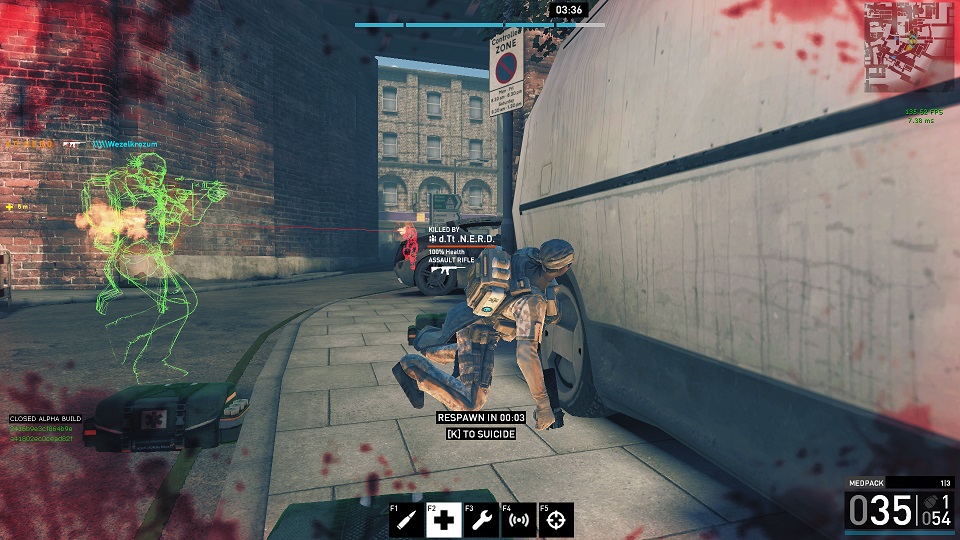Screen dimensions: 960x540
Task: Choose the highlighted medical cross slot
Action: click(x=444, y=520)
